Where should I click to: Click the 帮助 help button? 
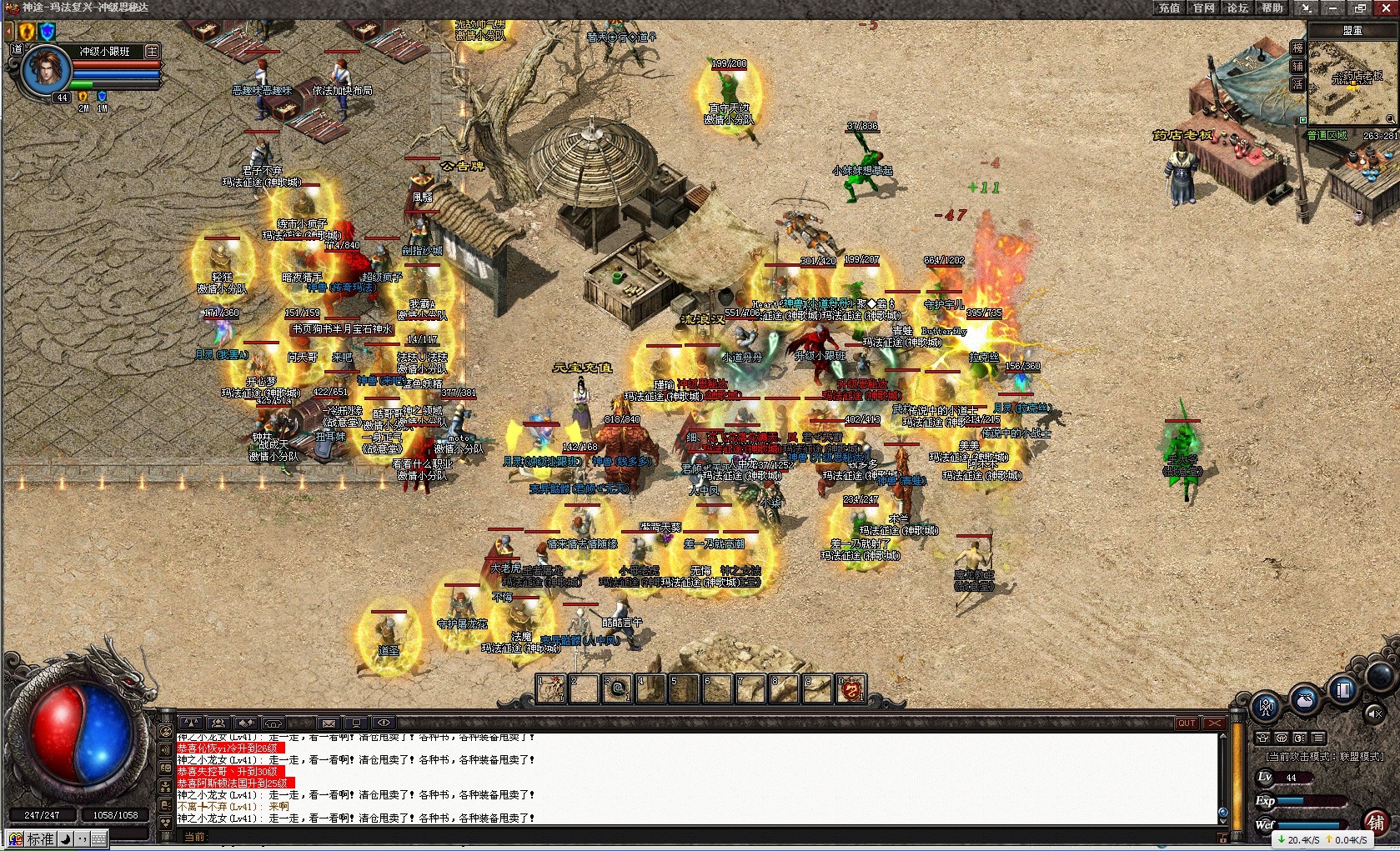1272,8
